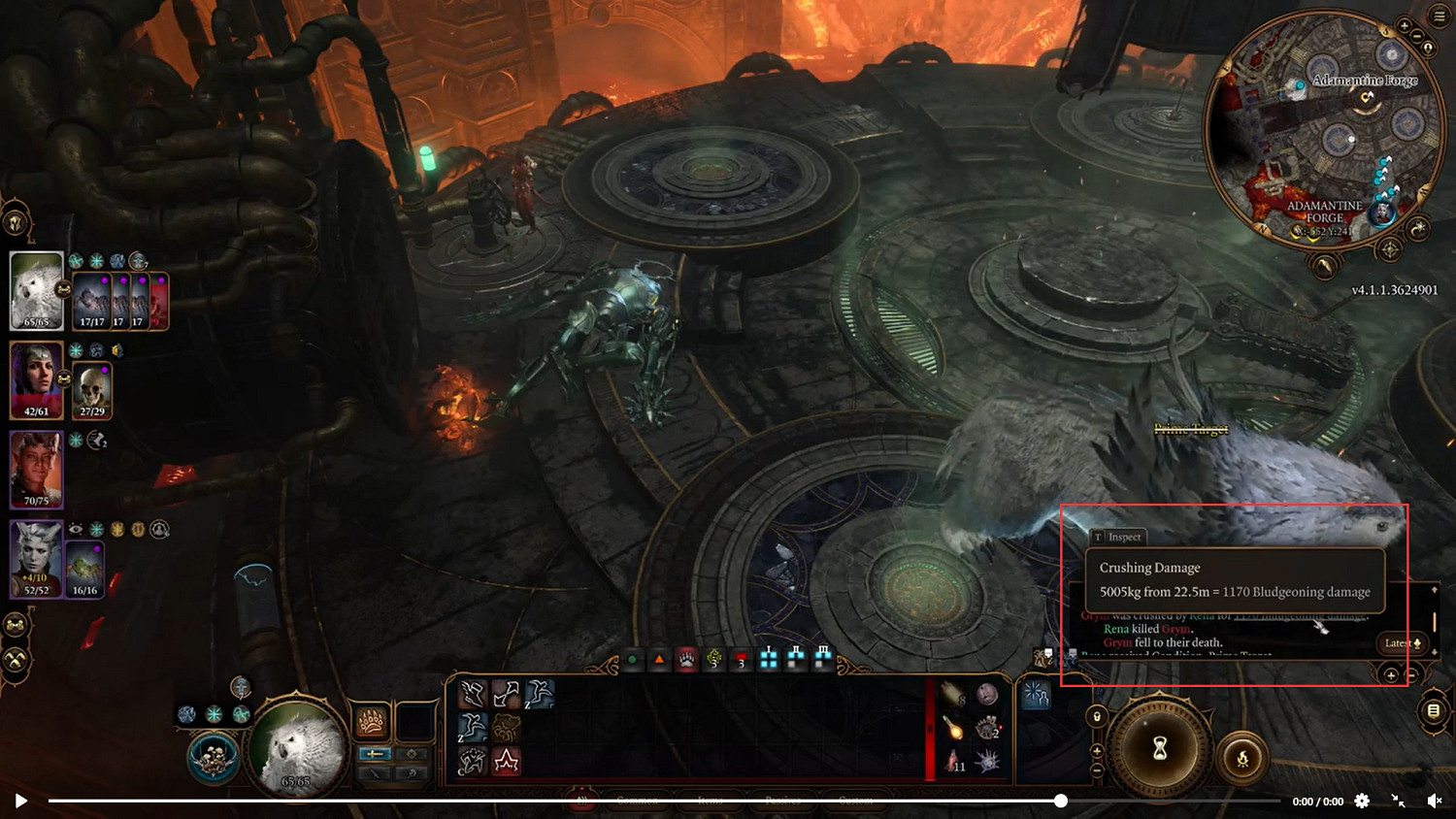Jump to Latest combat log entry
The height and width of the screenshot is (819, 1456).
tap(1403, 643)
